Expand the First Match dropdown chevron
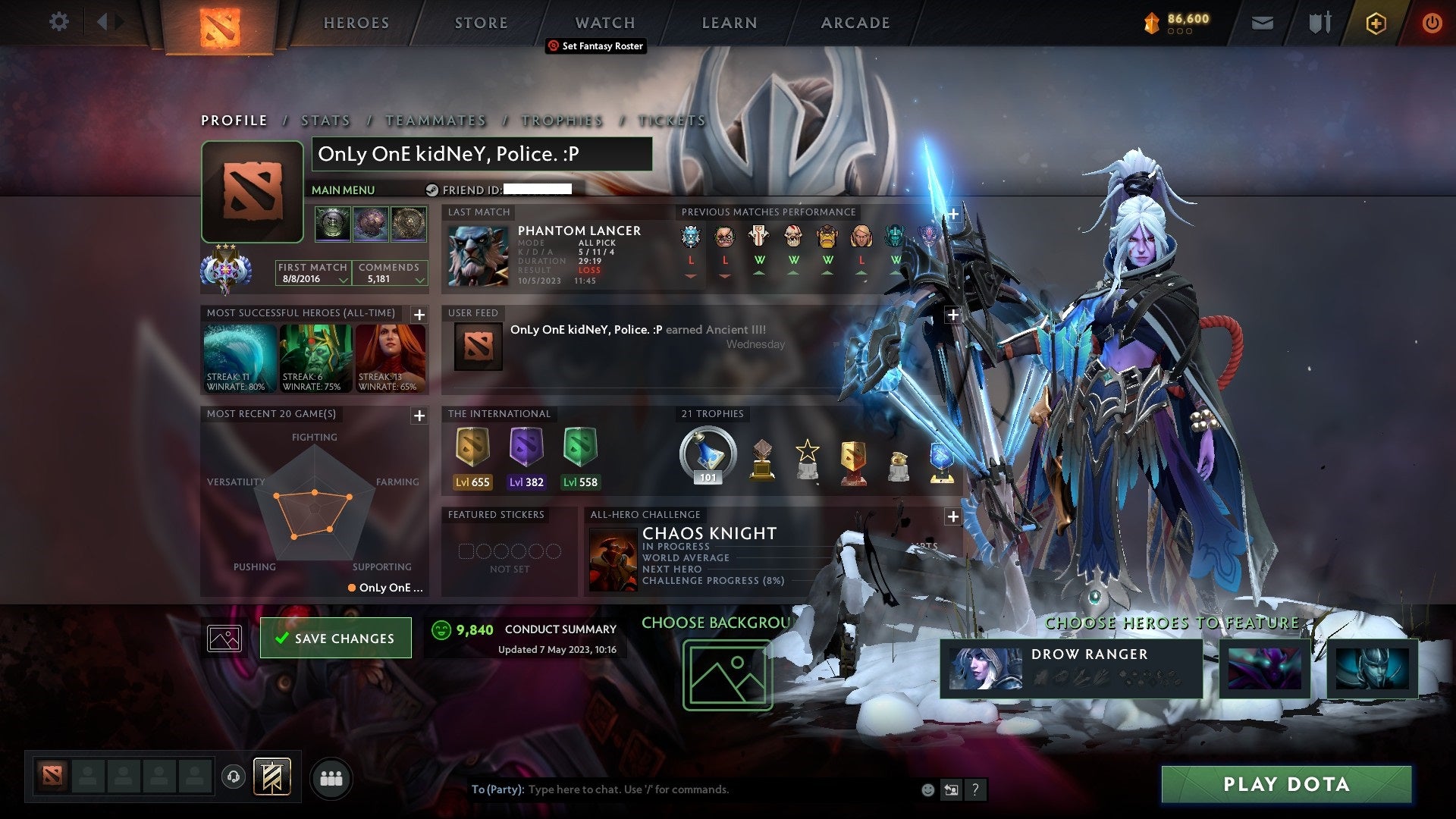The width and height of the screenshot is (1456, 819). point(343,279)
